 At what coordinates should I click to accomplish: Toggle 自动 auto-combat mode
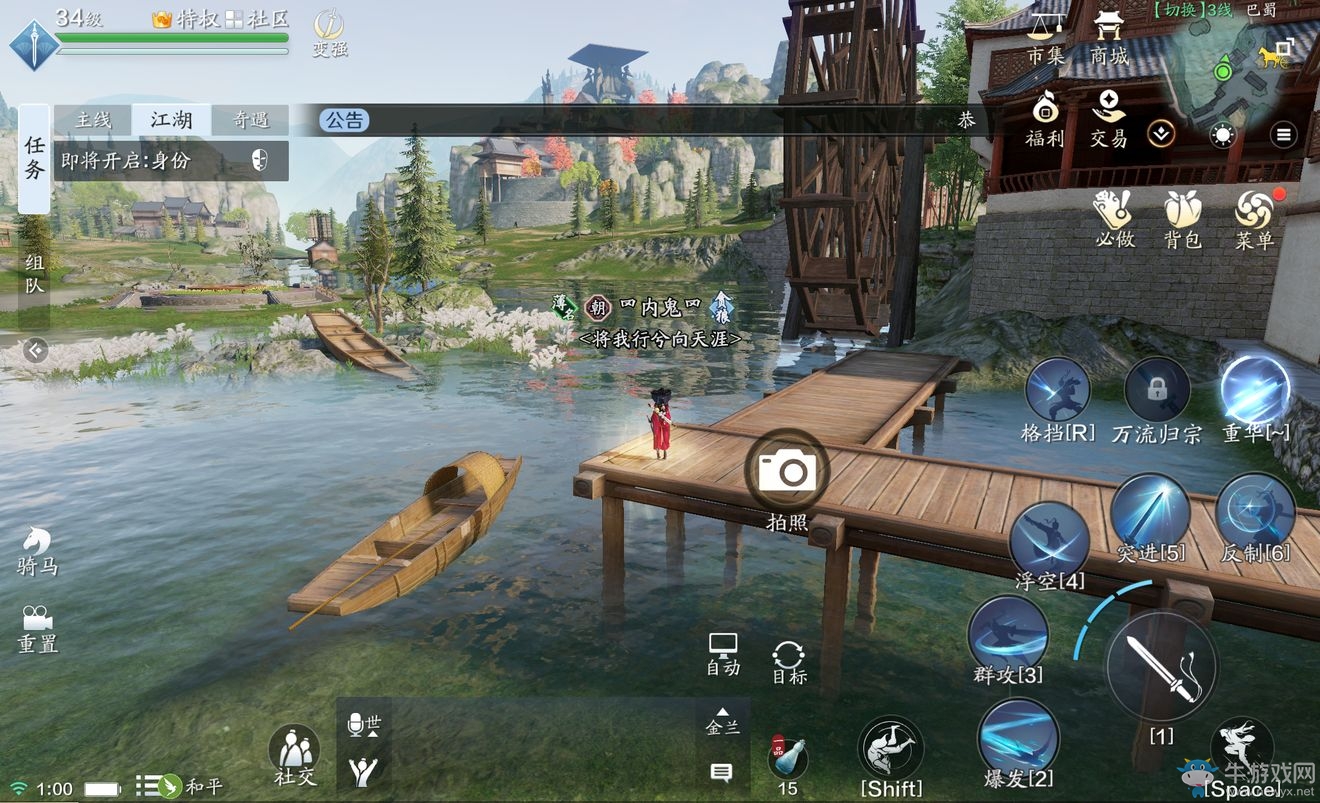click(722, 653)
